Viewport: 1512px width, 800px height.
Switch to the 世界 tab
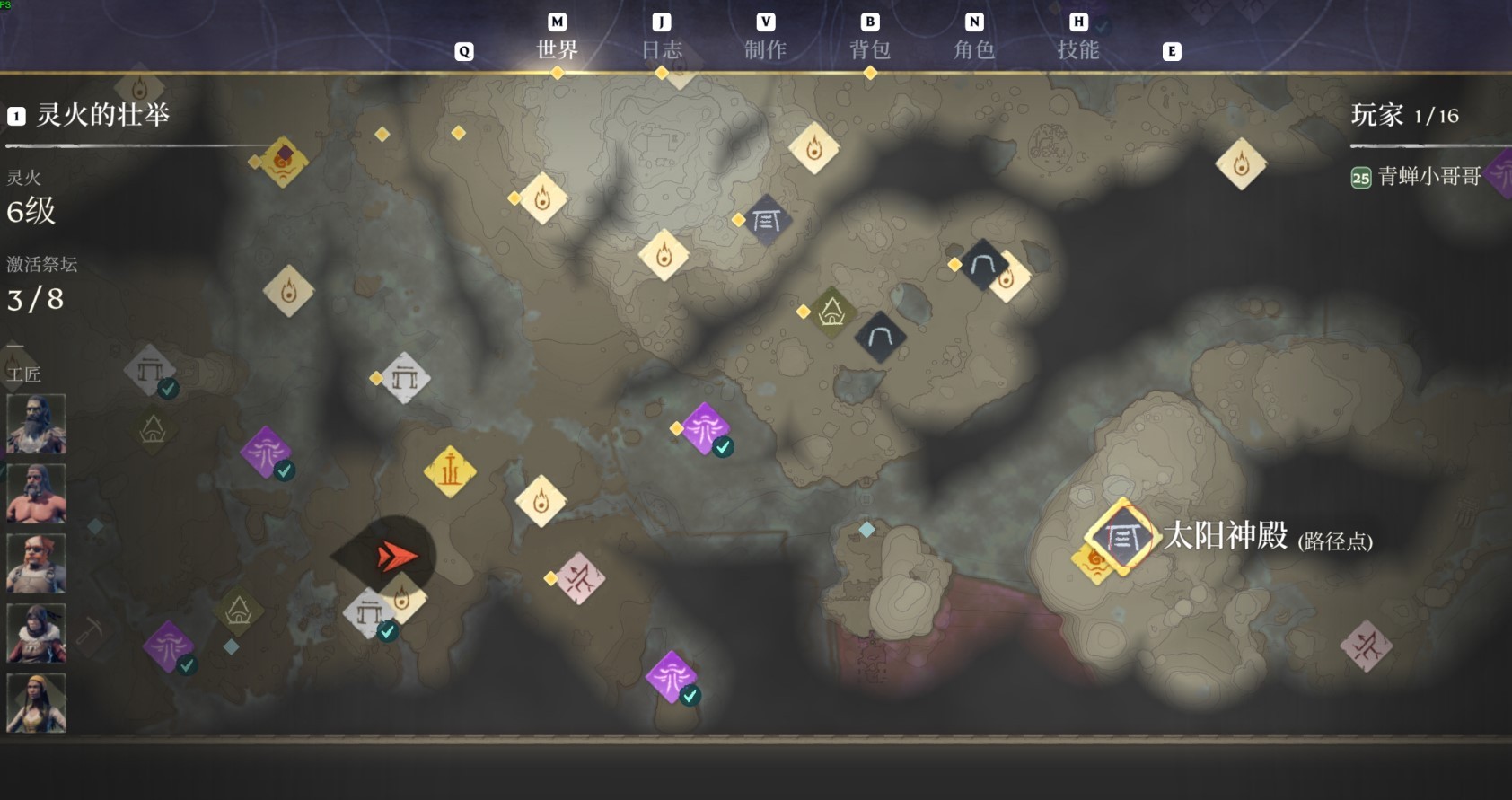point(557,49)
